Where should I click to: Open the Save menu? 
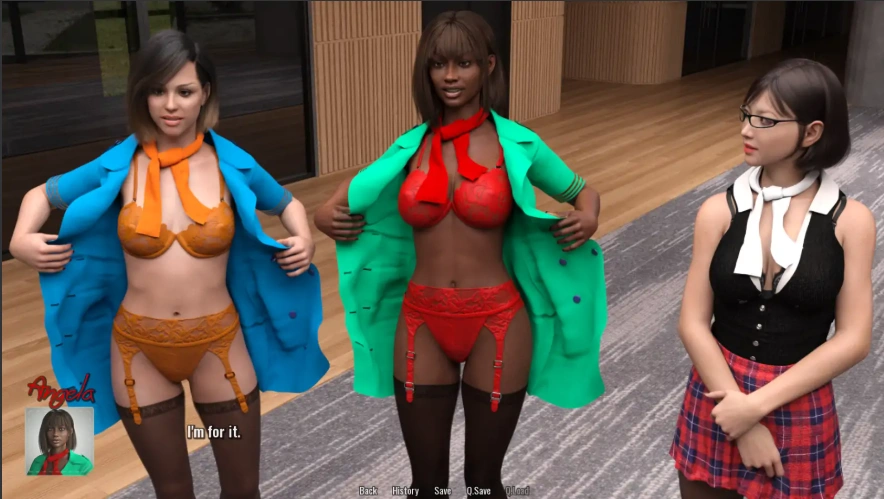click(442, 491)
